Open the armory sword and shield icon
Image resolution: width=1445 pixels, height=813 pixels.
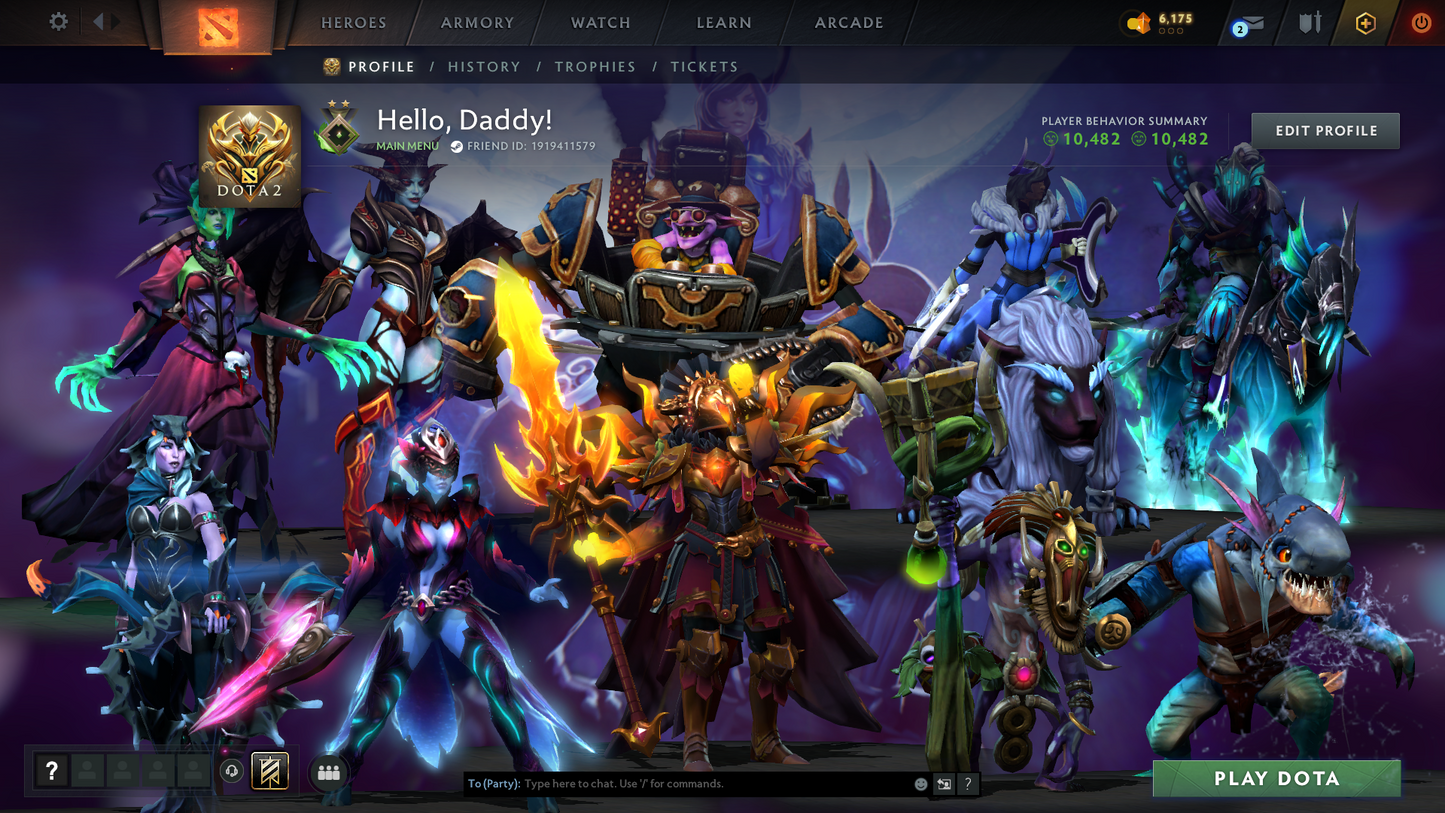click(x=1310, y=22)
